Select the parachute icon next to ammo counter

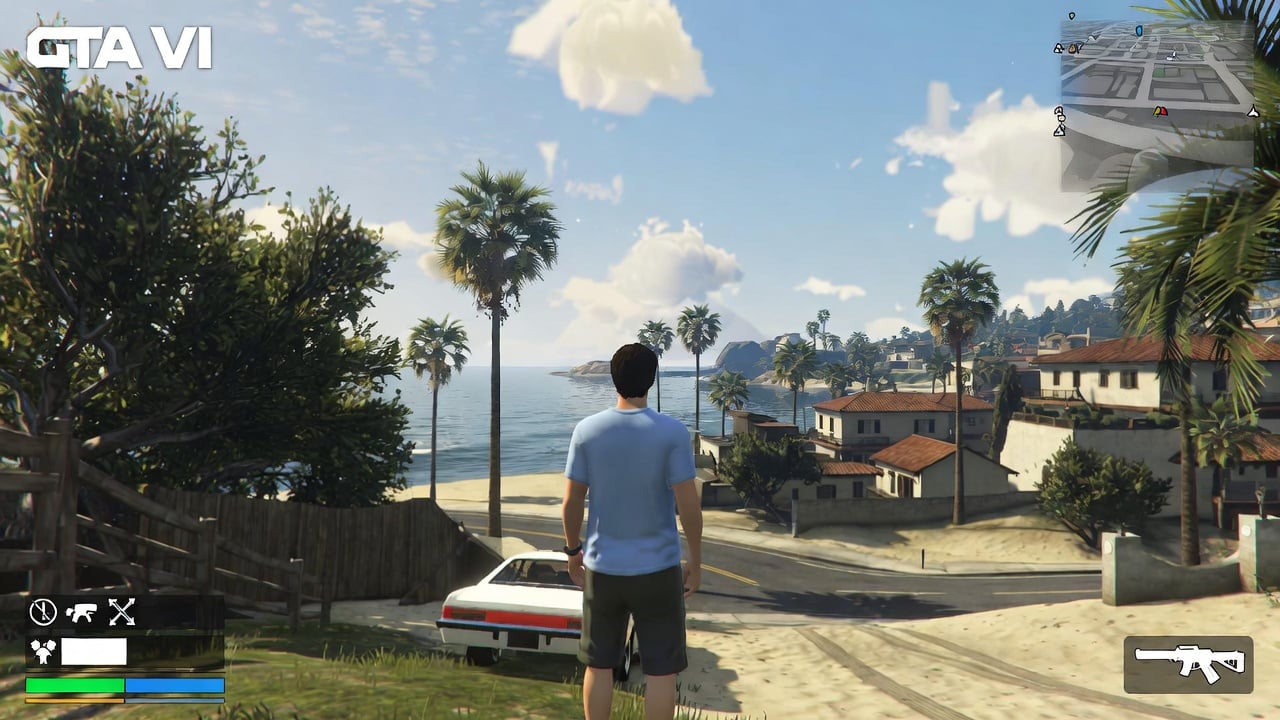[43, 650]
